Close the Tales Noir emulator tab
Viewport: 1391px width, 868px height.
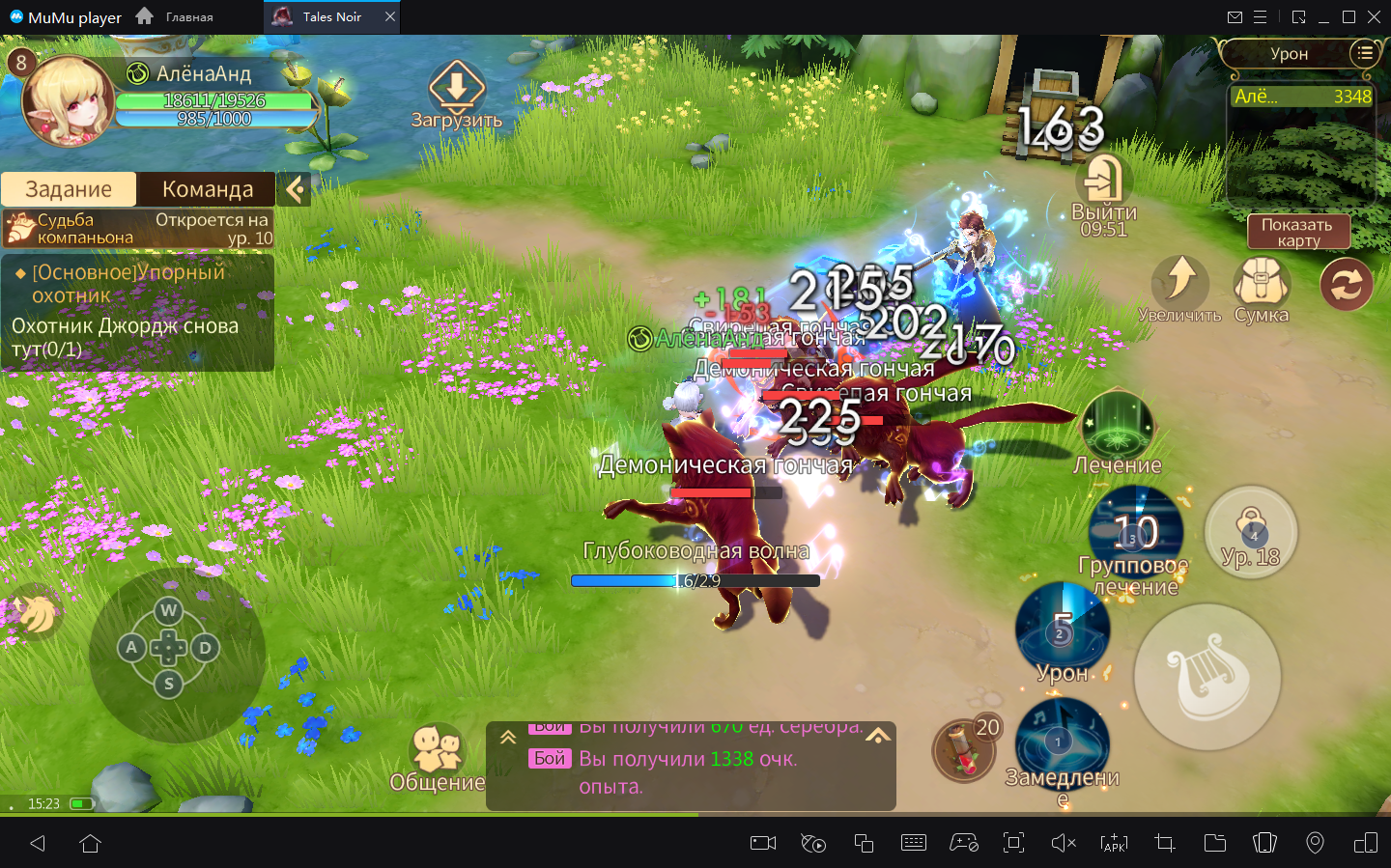click(x=389, y=16)
